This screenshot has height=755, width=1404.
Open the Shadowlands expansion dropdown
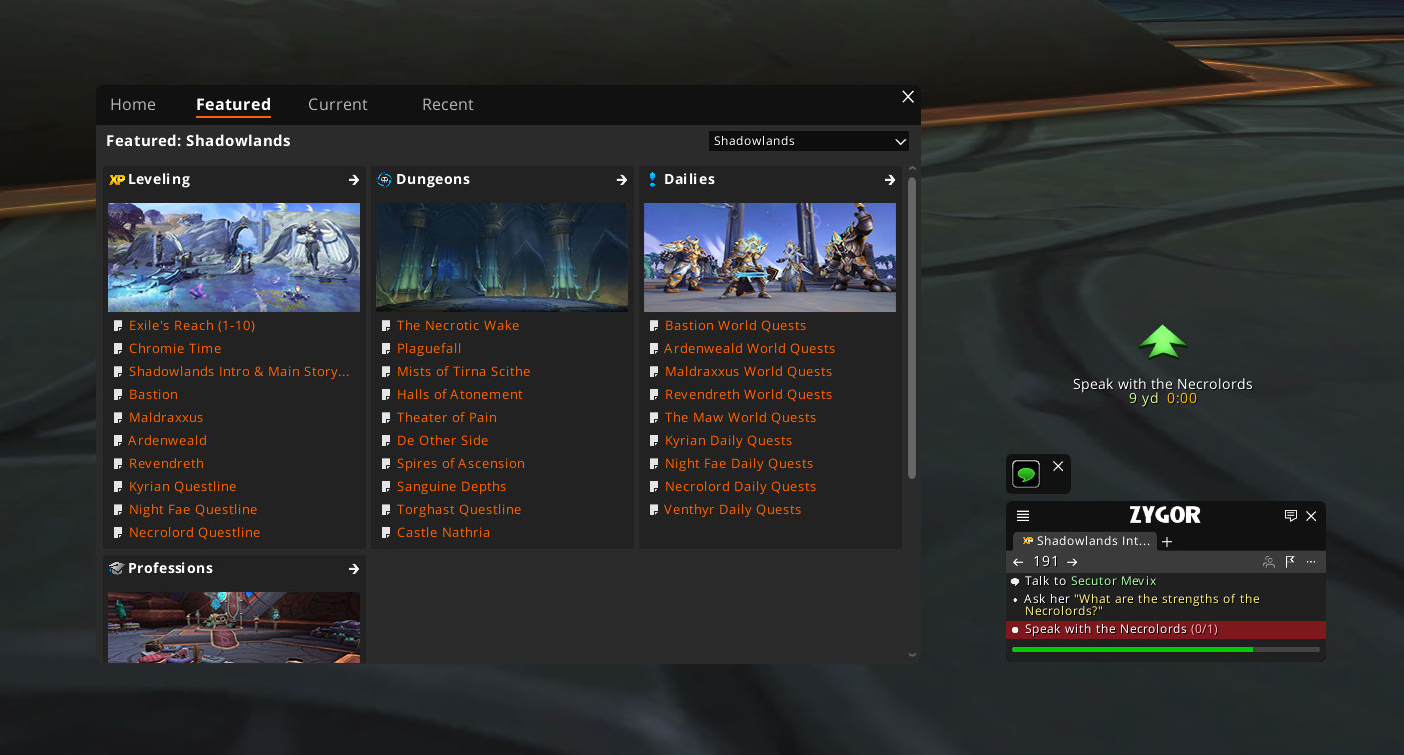point(808,141)
